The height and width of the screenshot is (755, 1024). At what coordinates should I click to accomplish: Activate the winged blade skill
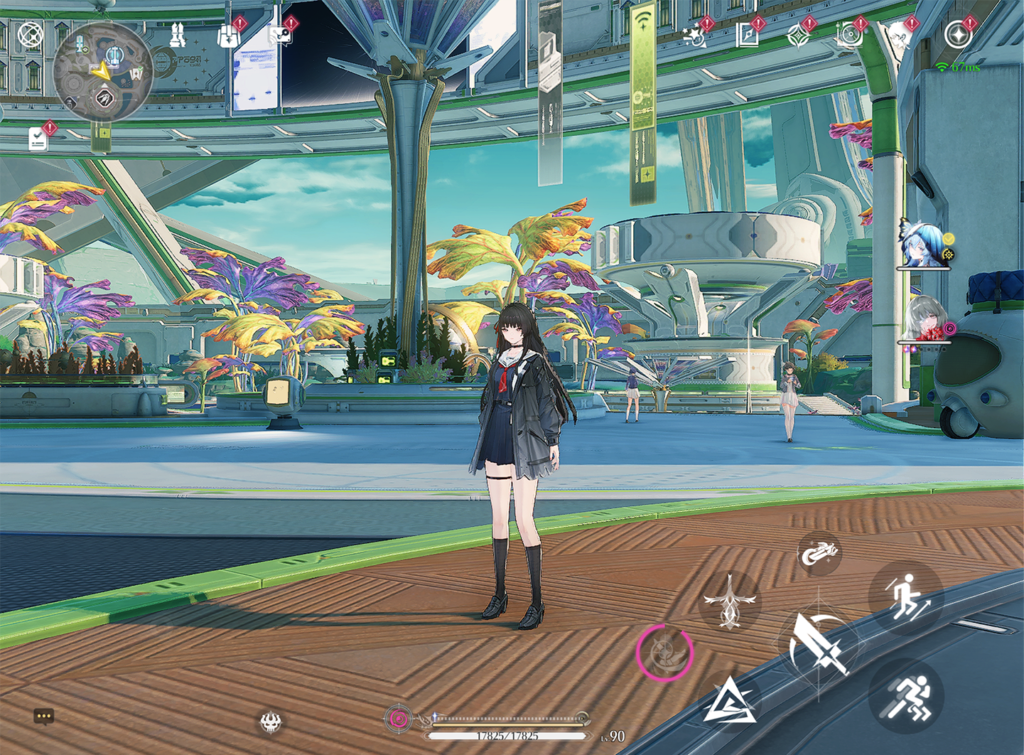coord(729,601)
